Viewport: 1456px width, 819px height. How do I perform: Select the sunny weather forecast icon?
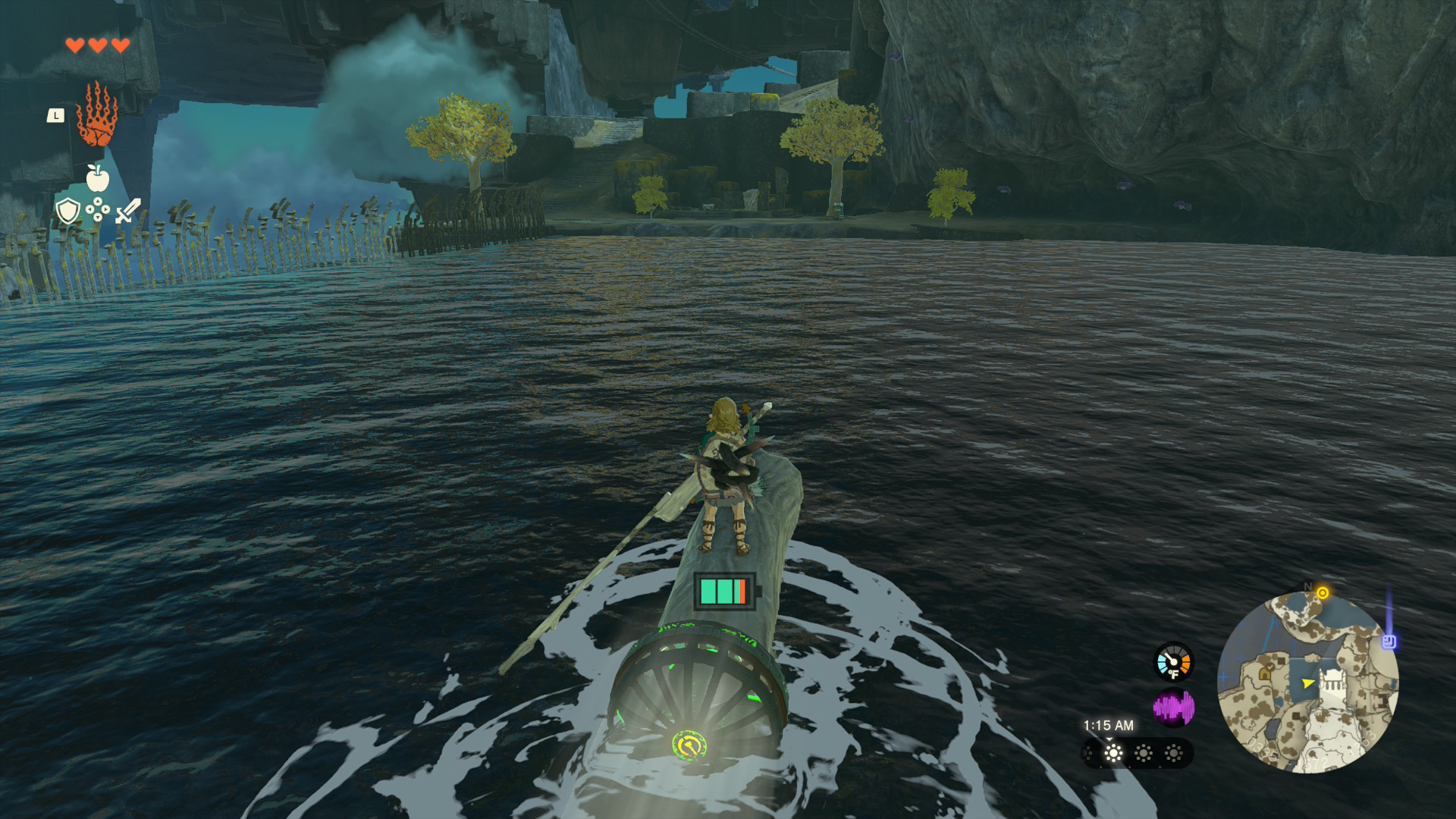click(x=1113, y=753)
